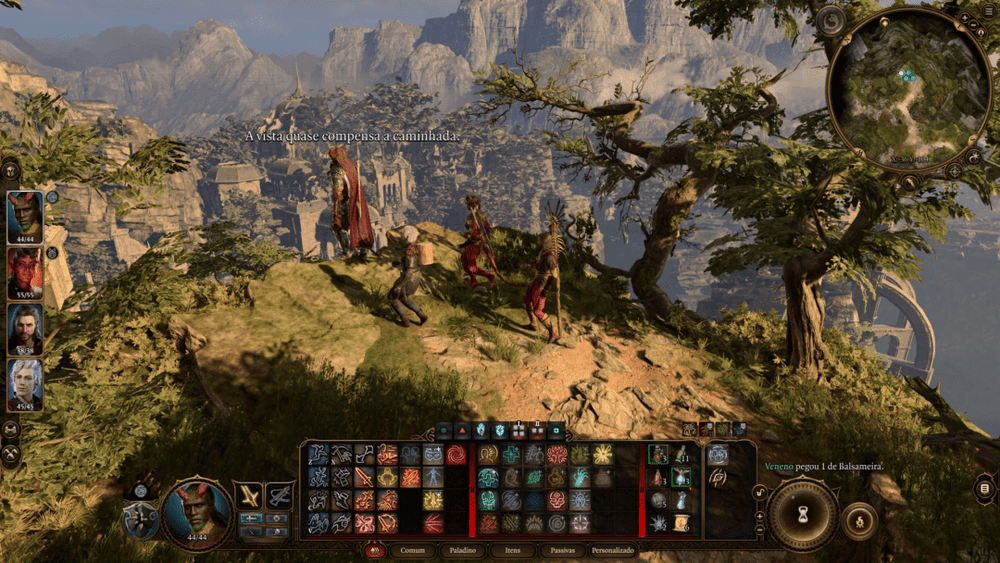Open the Paladino hotbar tab
Screen dimensions: 1000x563
click(461, 550)
